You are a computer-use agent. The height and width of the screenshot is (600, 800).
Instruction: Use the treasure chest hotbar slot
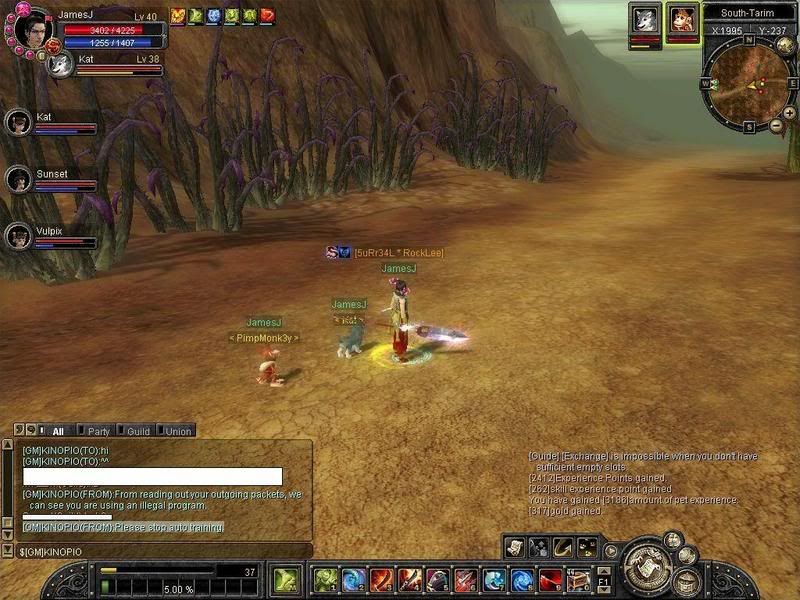point(578,580)
